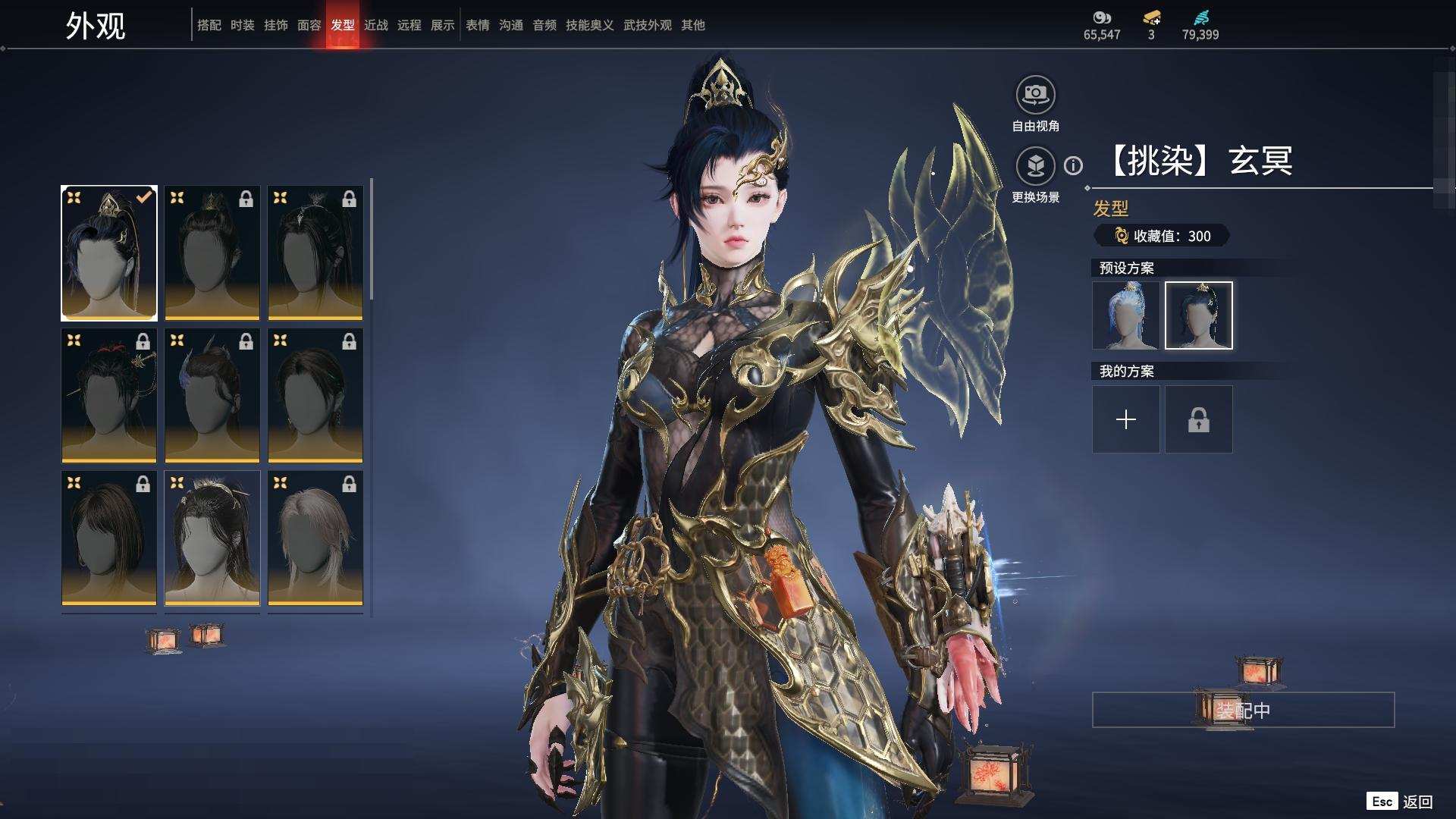Choose the 远程 tab
1456x819 pixels.
(x=409, y=25)
